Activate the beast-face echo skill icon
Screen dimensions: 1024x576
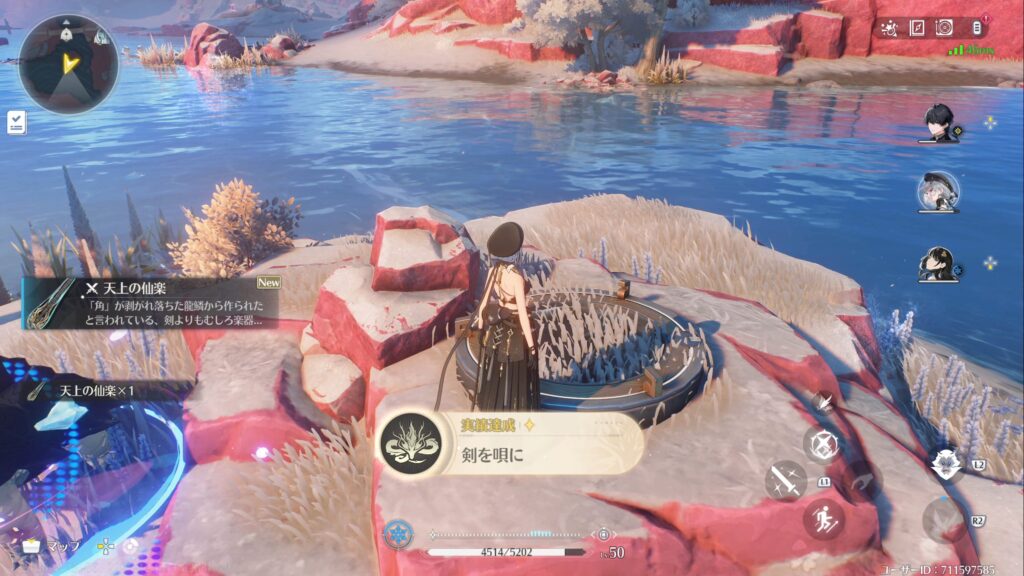pos(943,462)
